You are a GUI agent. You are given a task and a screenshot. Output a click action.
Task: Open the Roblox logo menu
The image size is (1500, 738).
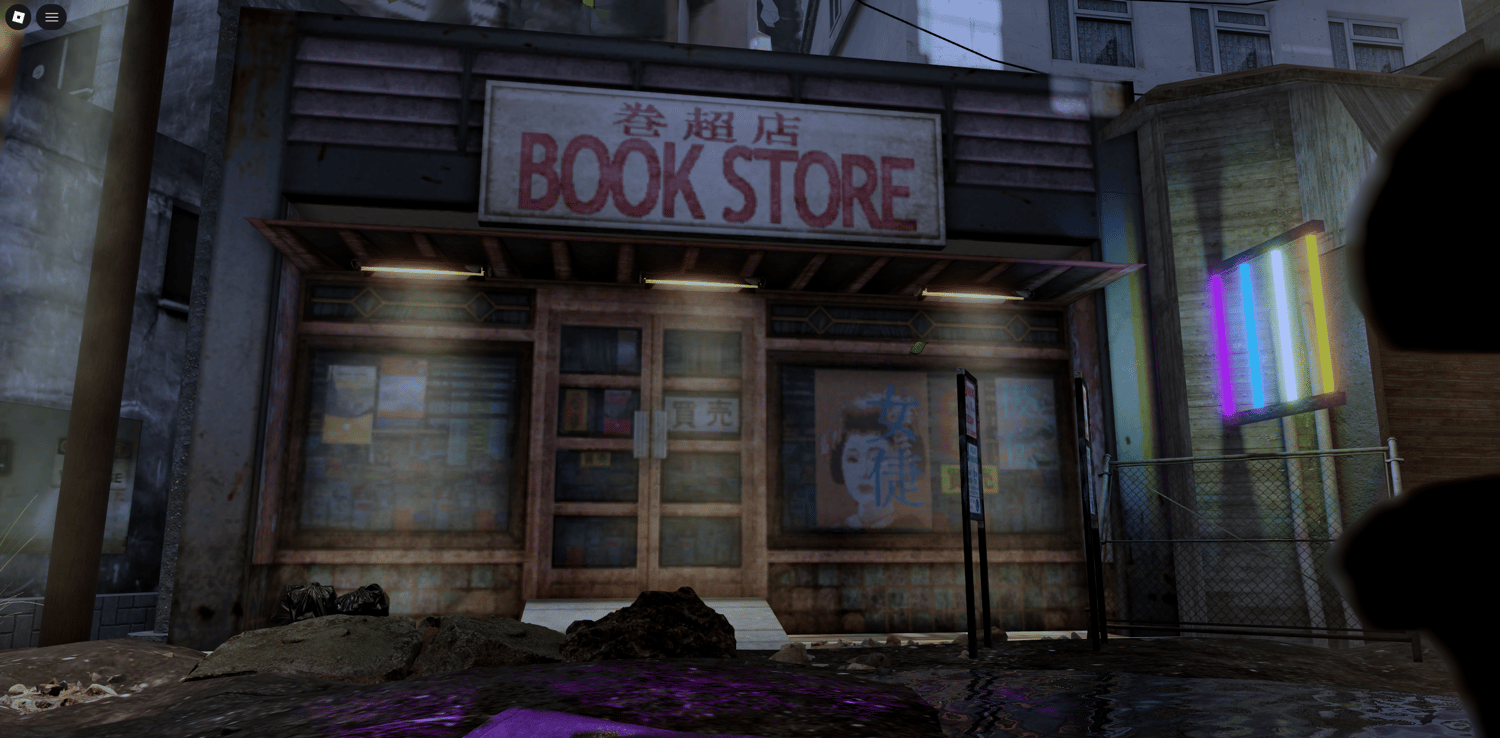(x=18, y=17)
